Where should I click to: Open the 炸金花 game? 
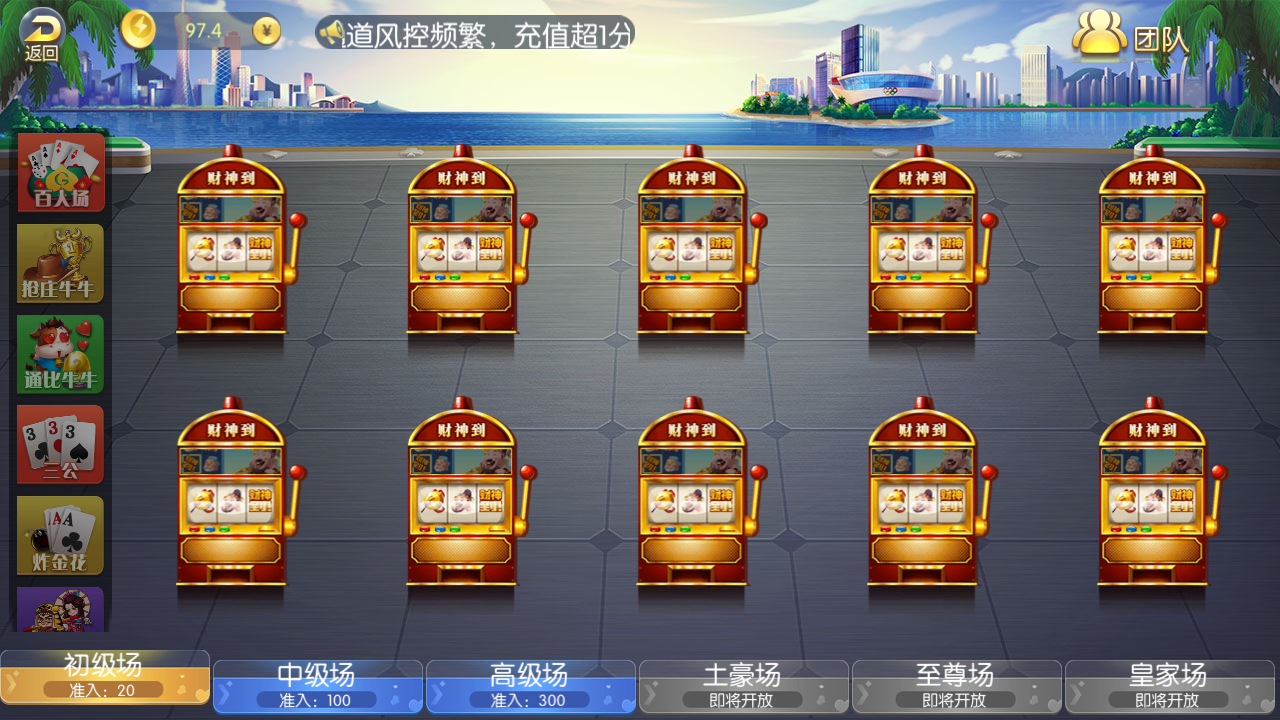point(59,534)
